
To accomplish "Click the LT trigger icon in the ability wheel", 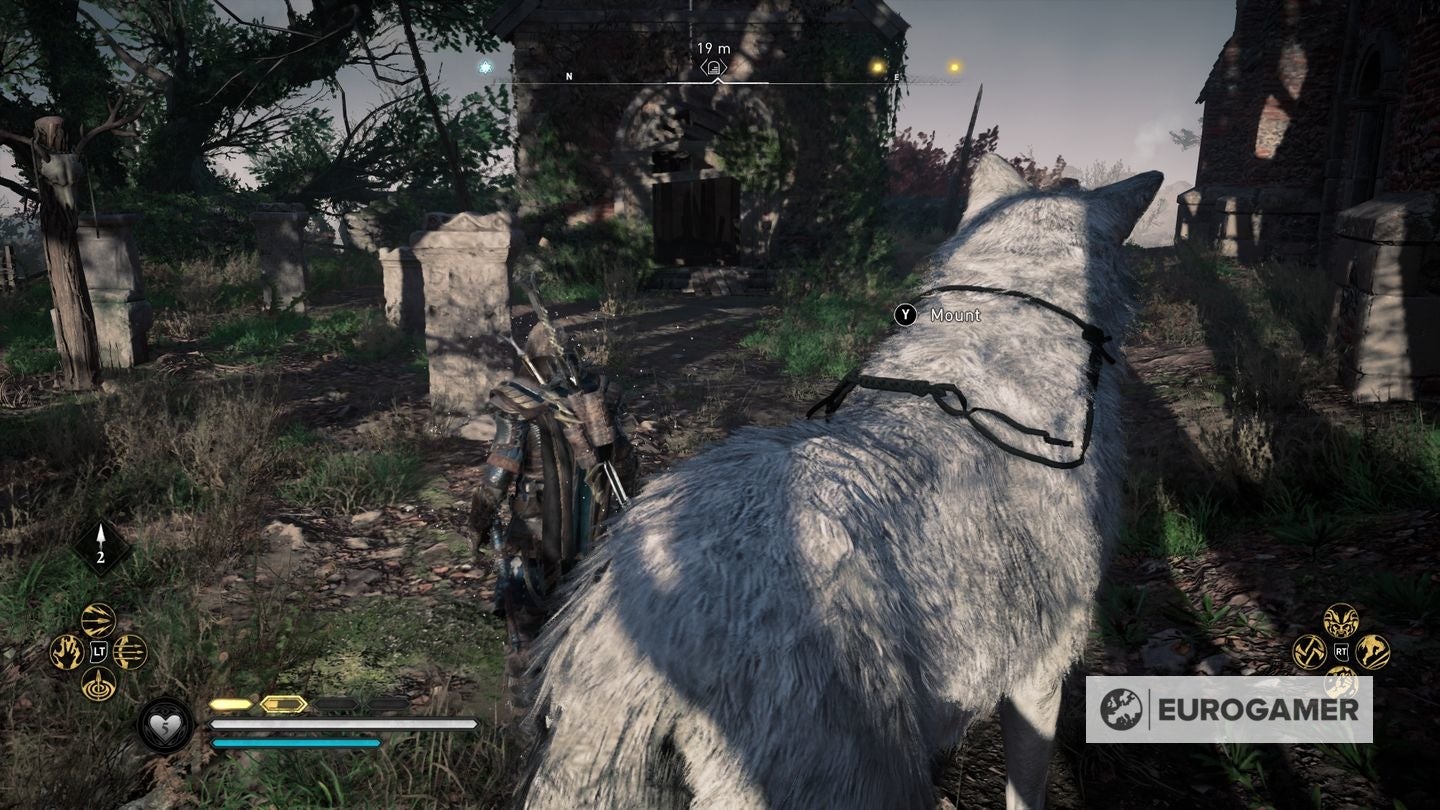I will [x=97, y=649].
